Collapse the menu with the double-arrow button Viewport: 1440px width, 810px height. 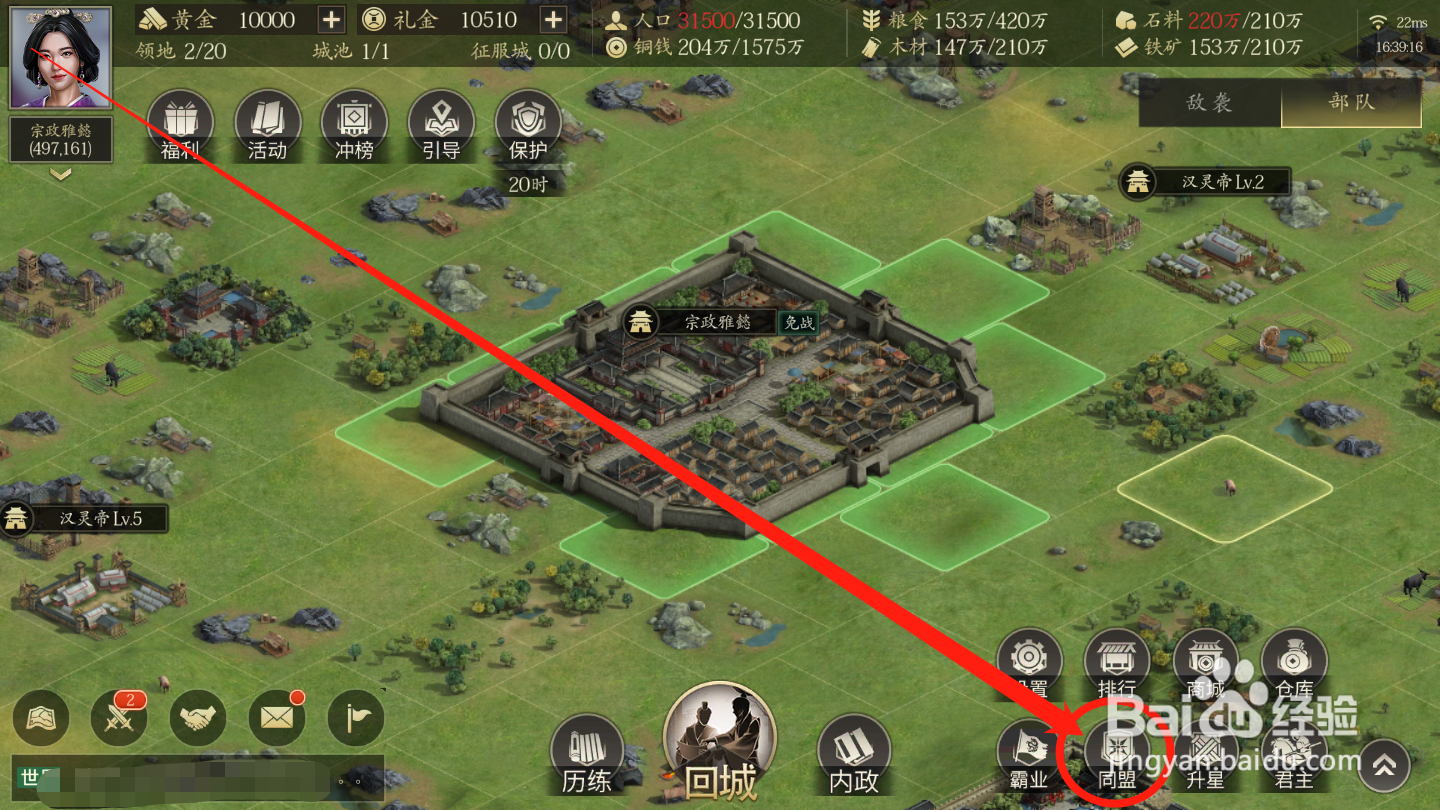[x=1384, y=766]
